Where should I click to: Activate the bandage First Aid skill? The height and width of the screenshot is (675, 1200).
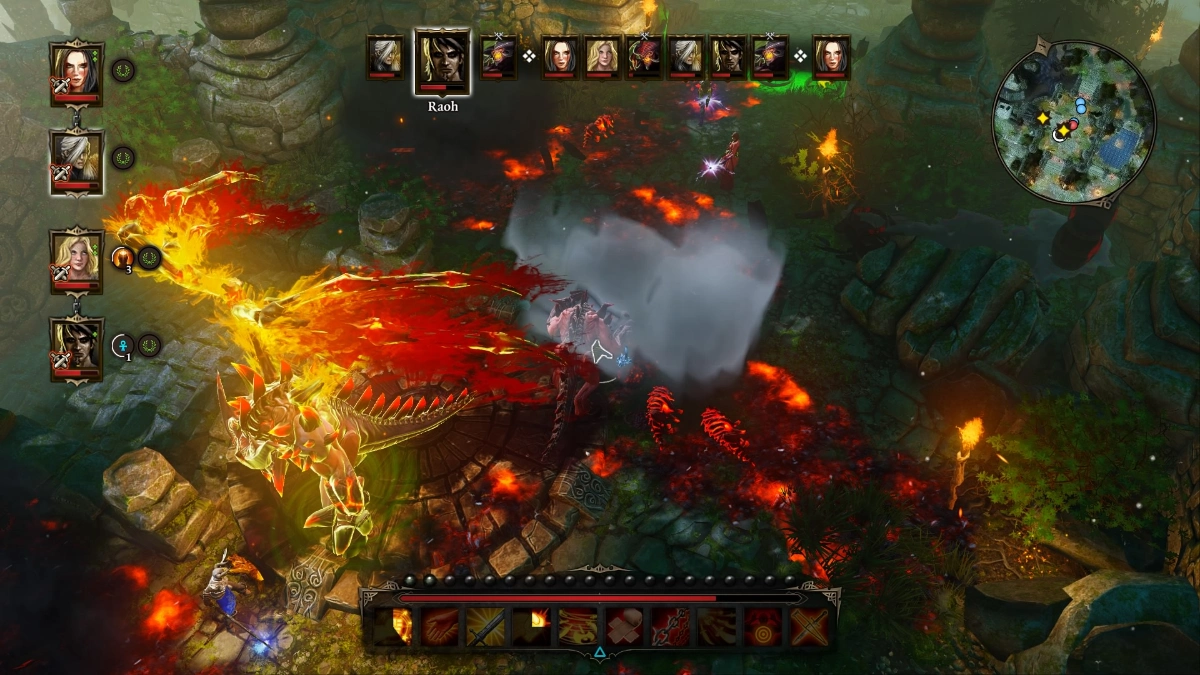(x=624, y=628)
